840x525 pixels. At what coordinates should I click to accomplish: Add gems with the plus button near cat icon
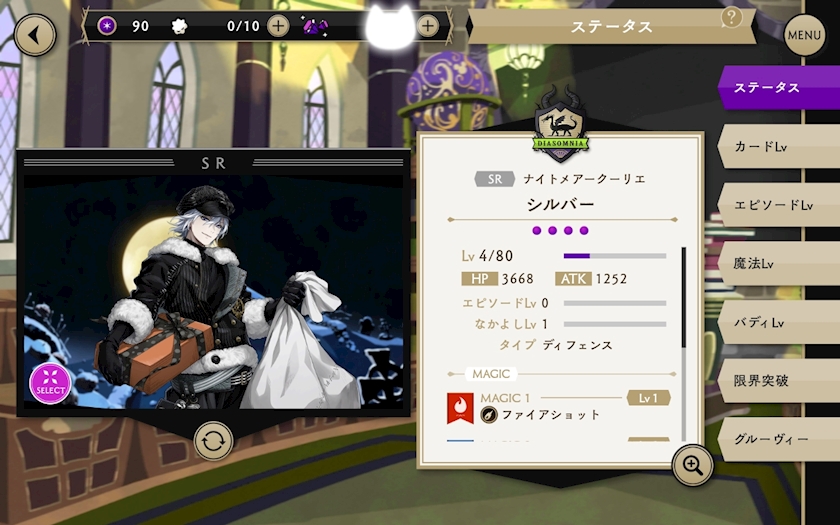pos(428,26)
